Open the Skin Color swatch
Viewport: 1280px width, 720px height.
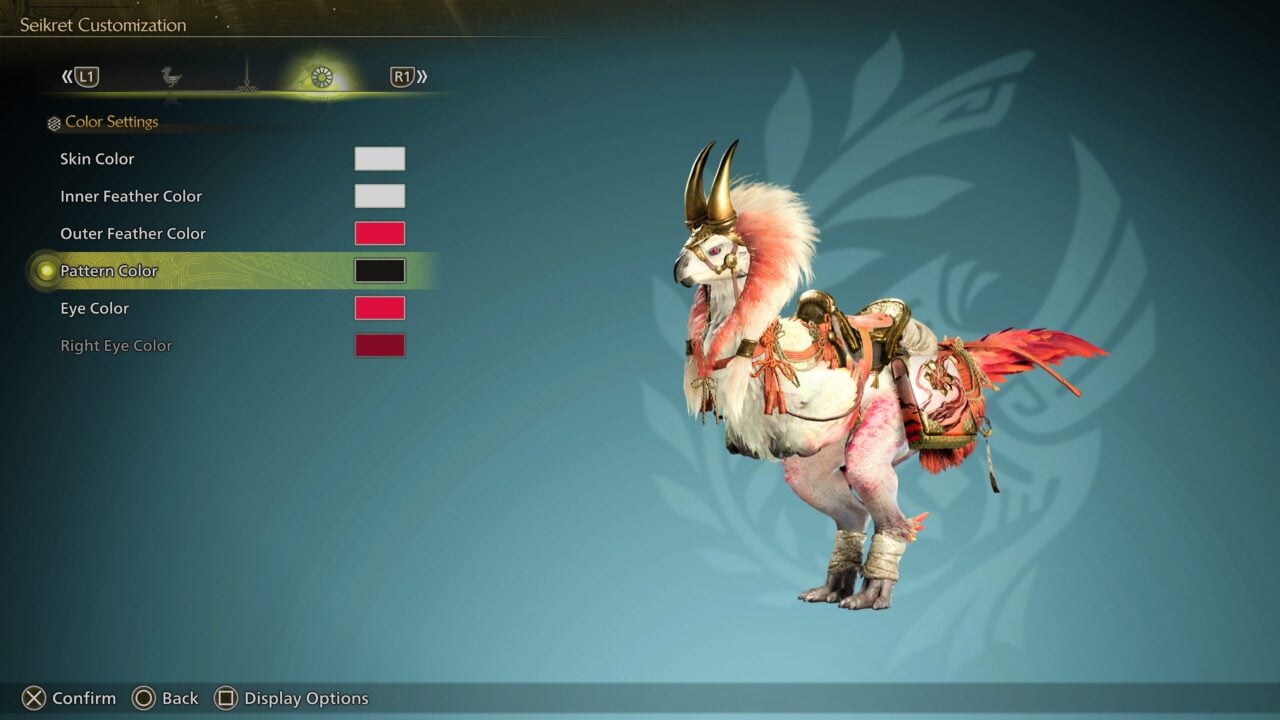click(x=380, y=158)
